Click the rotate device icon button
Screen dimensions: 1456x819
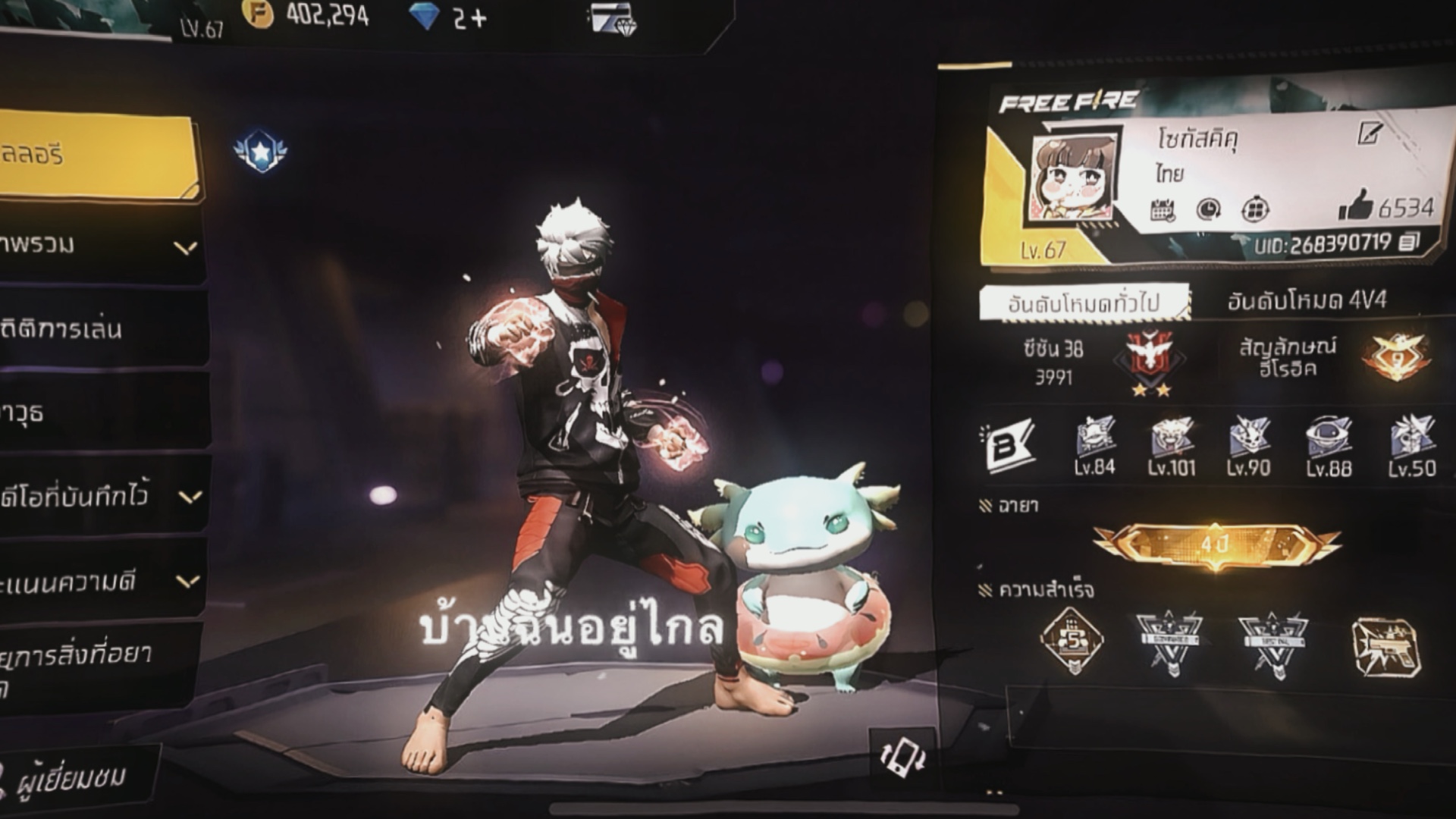click(902, 756)
